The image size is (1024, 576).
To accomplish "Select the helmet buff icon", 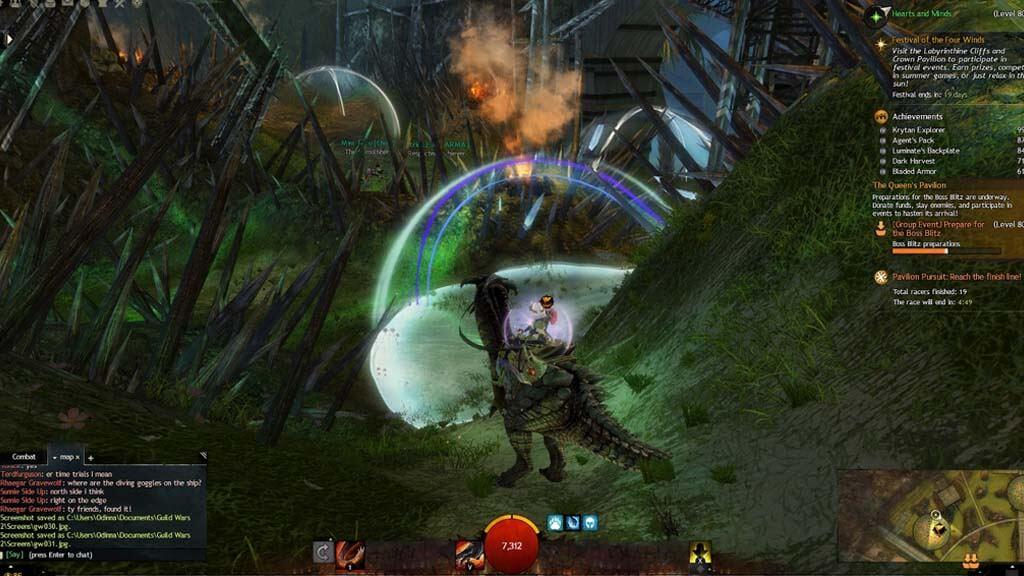I will pyautogui.click(x=590, y=522).
